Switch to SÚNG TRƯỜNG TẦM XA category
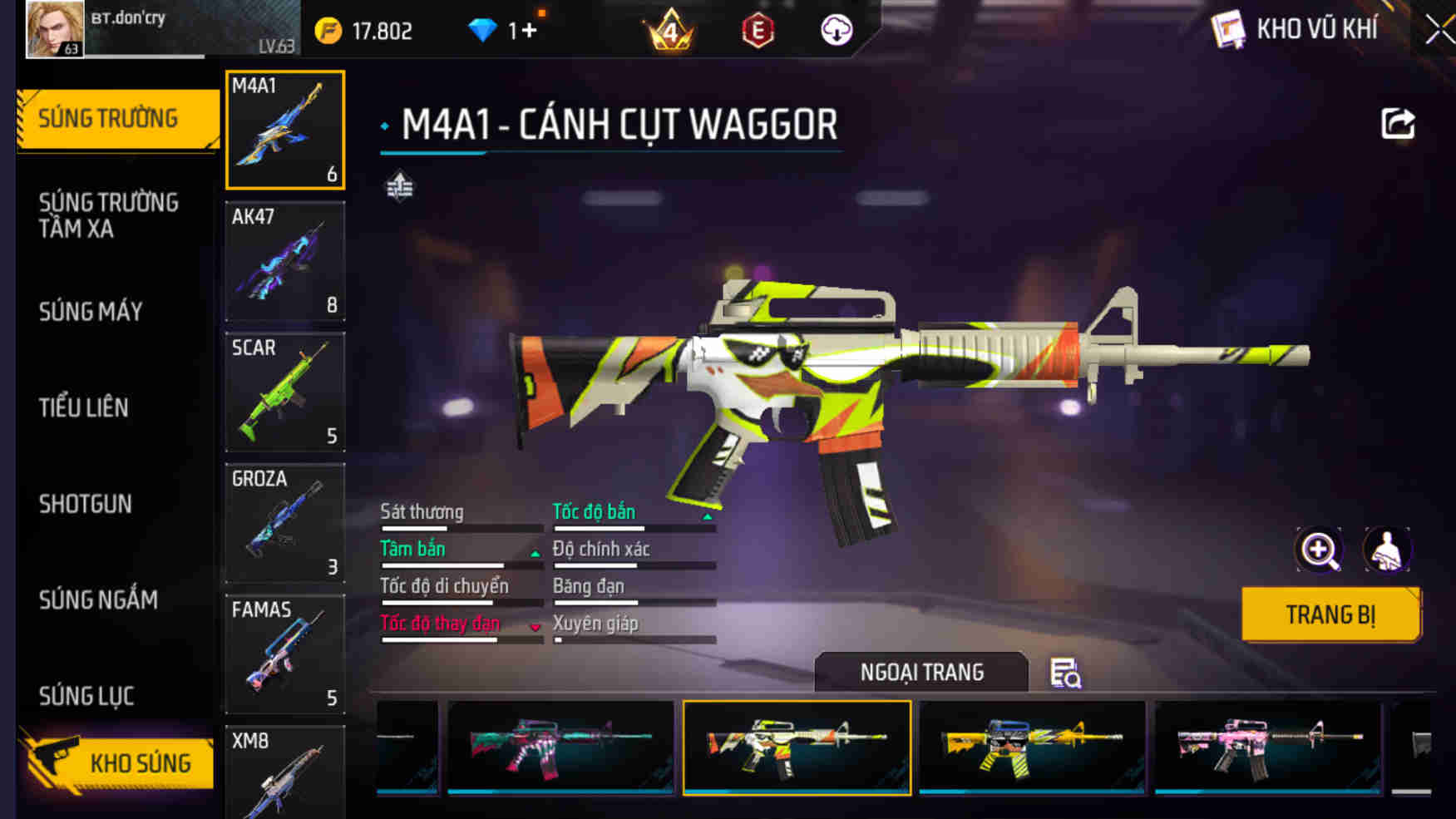The width and height of the screenshot is (1456, 819). click(109, 215)
